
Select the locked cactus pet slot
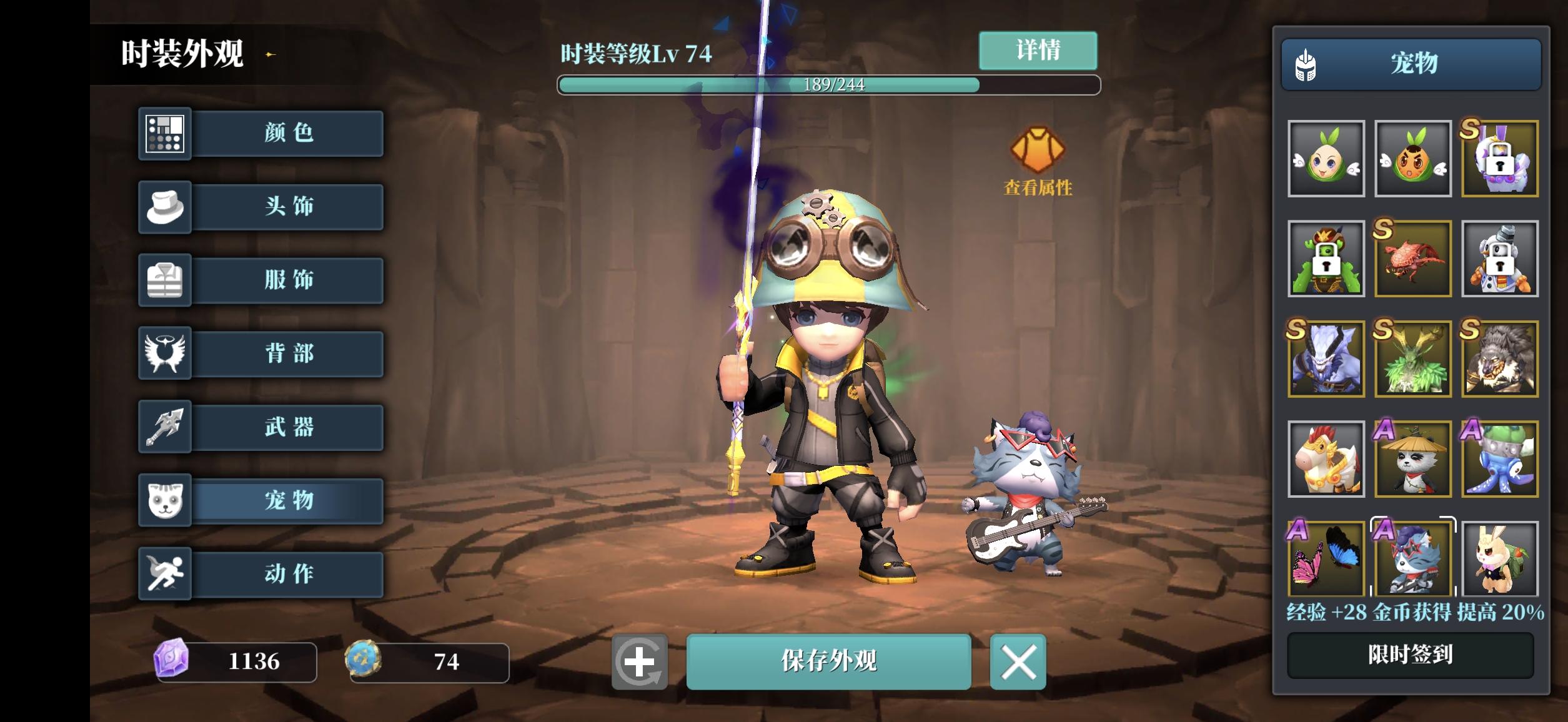click(1326, 259)
